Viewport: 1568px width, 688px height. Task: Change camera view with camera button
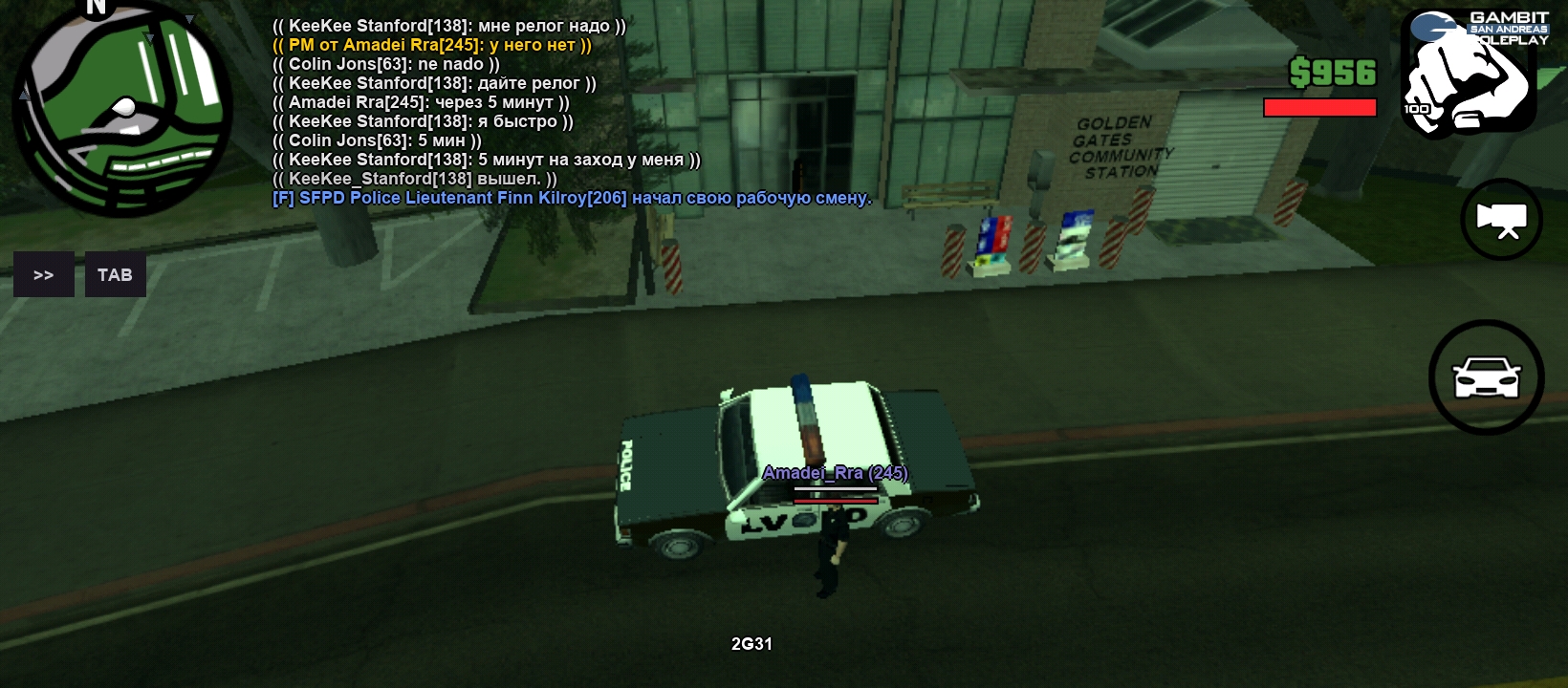pyautogui.click(x=1501, y=220)
